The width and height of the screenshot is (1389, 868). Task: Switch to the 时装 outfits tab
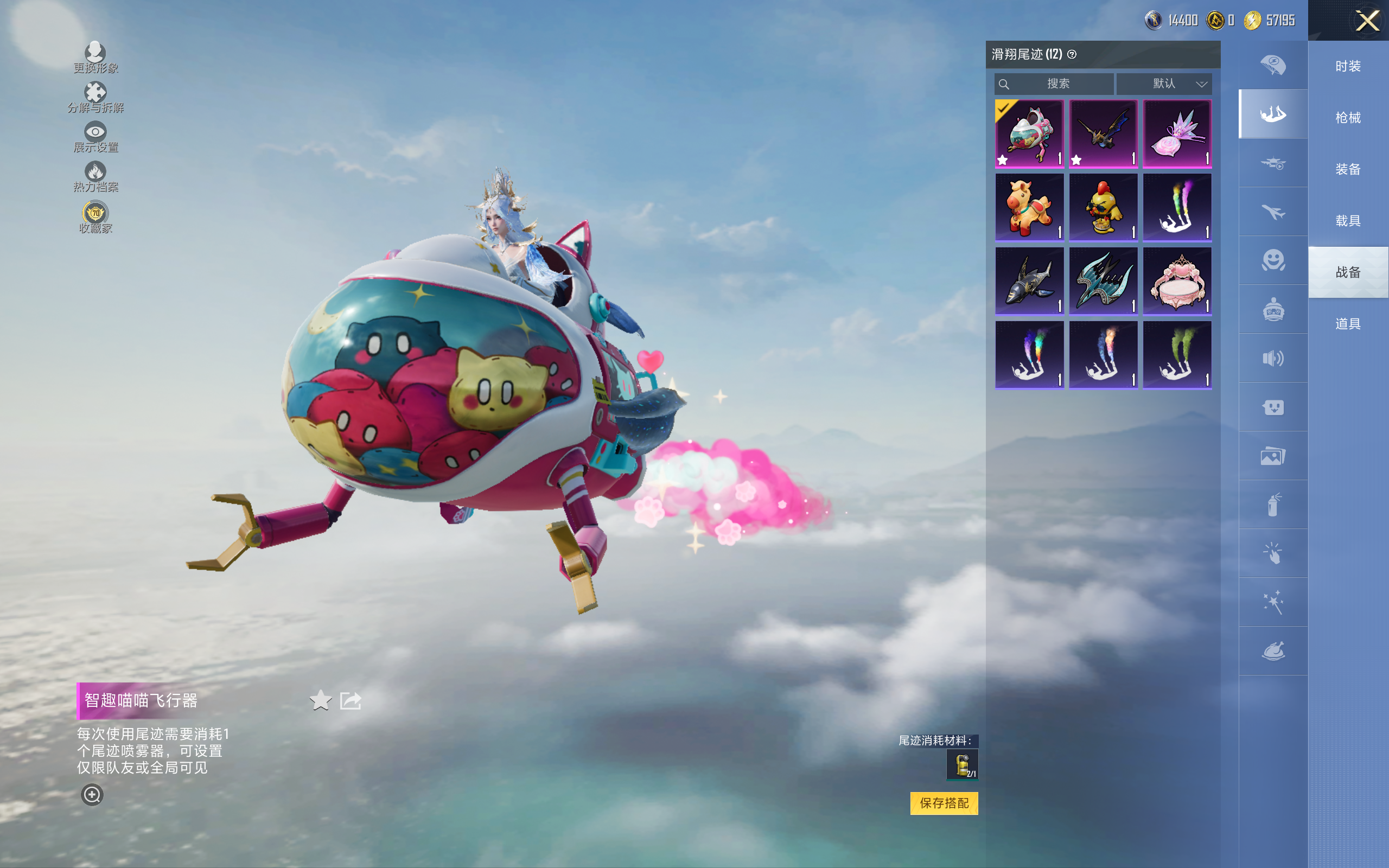[x=1348, y=67]
